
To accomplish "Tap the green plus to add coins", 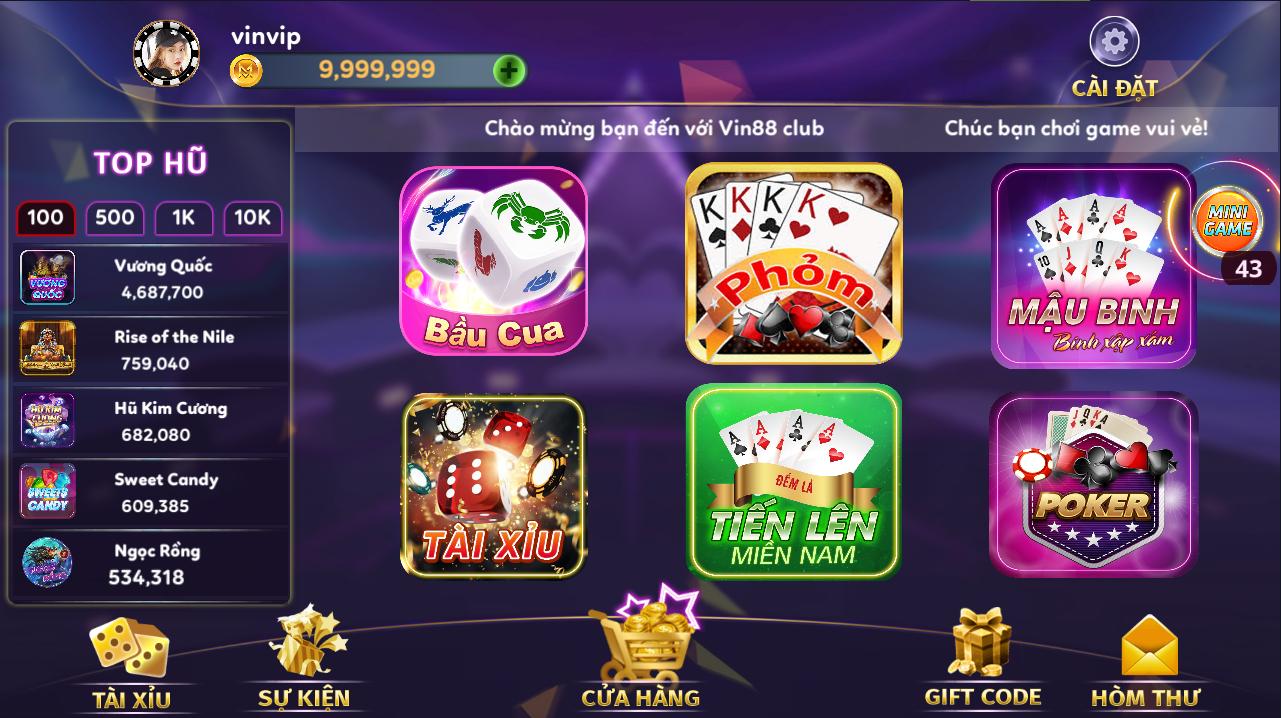I will (509, 70).
